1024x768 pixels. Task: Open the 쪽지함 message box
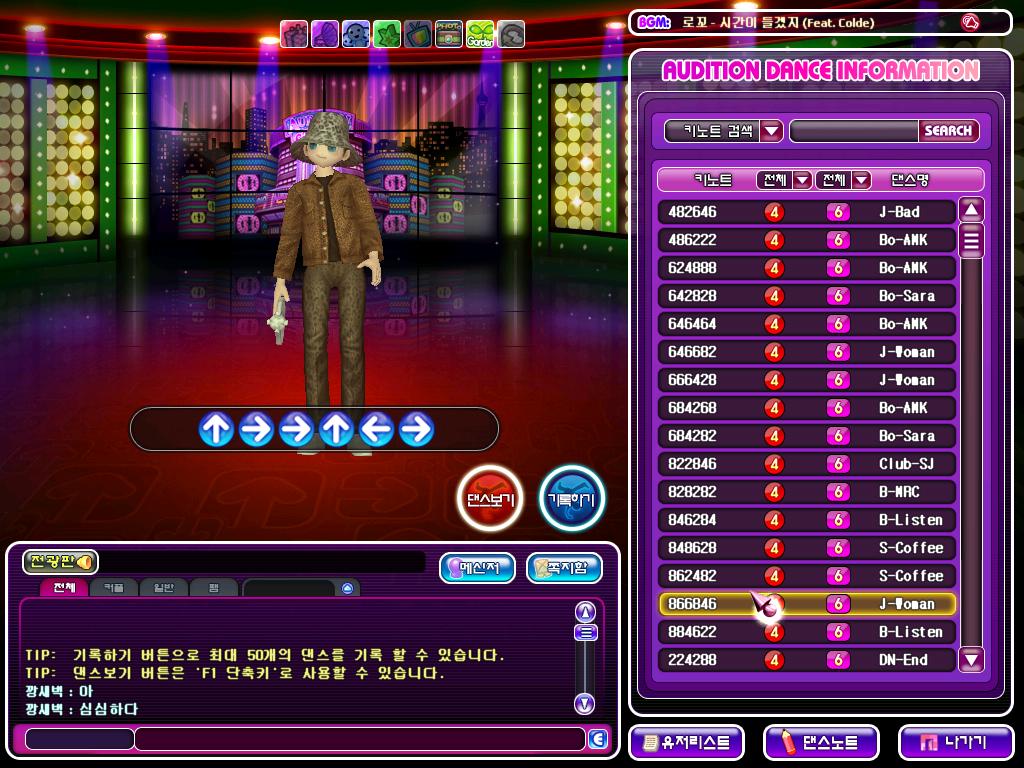(x=564, y=568)
